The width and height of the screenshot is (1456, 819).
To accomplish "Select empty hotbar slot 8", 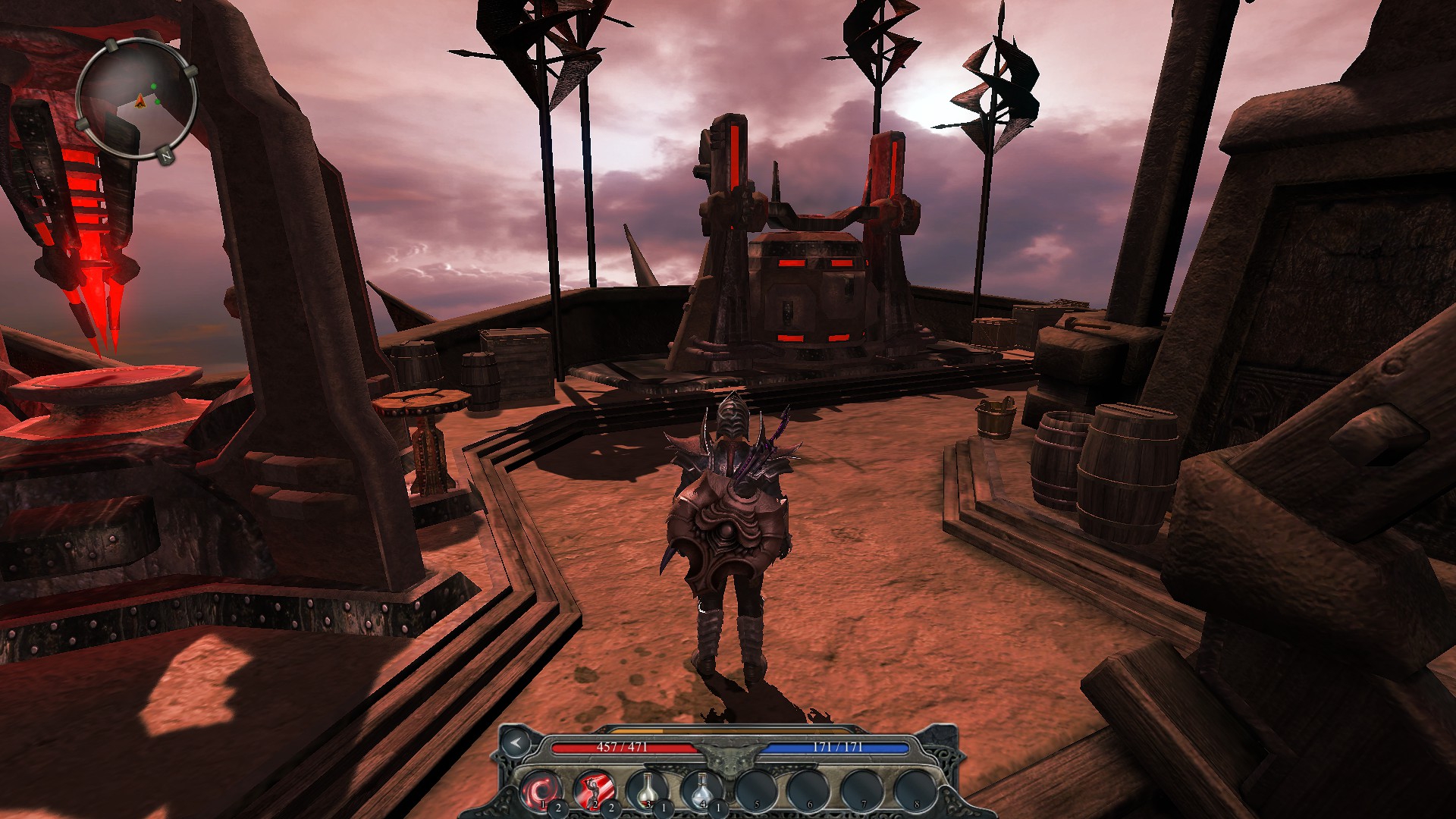I will click(915, 789).
